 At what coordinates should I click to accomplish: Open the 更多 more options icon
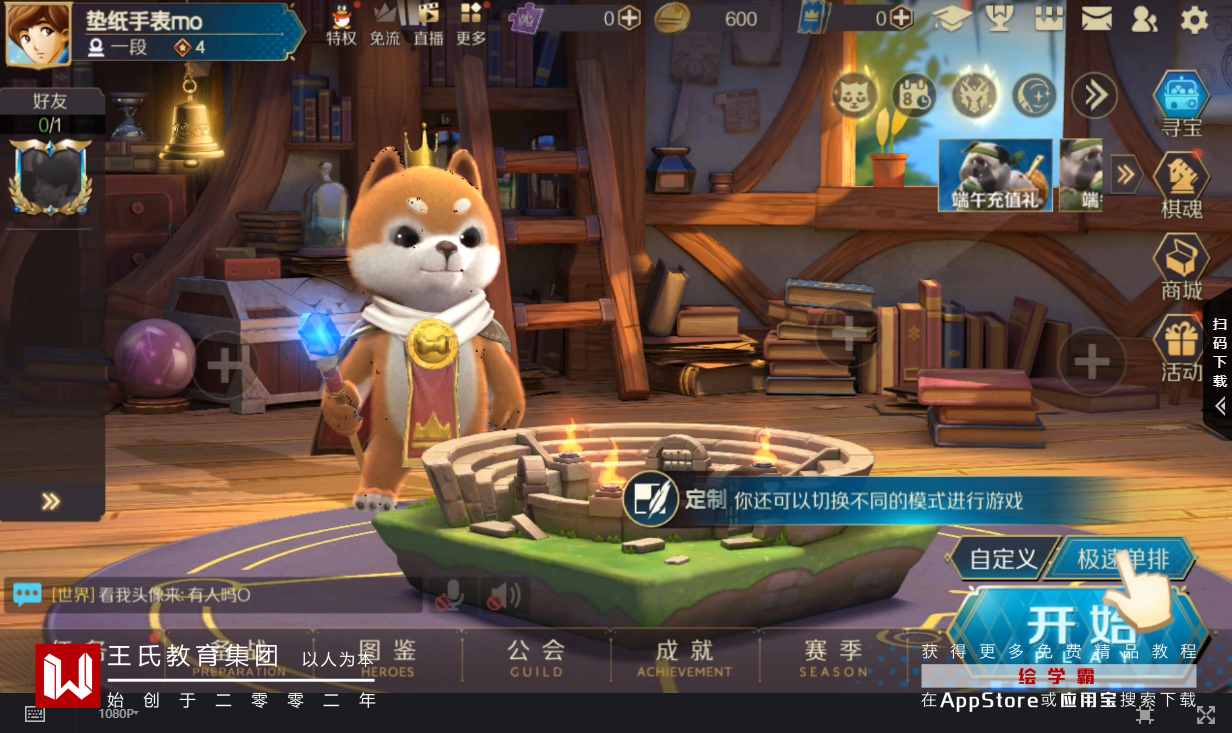tap(471, 24)
